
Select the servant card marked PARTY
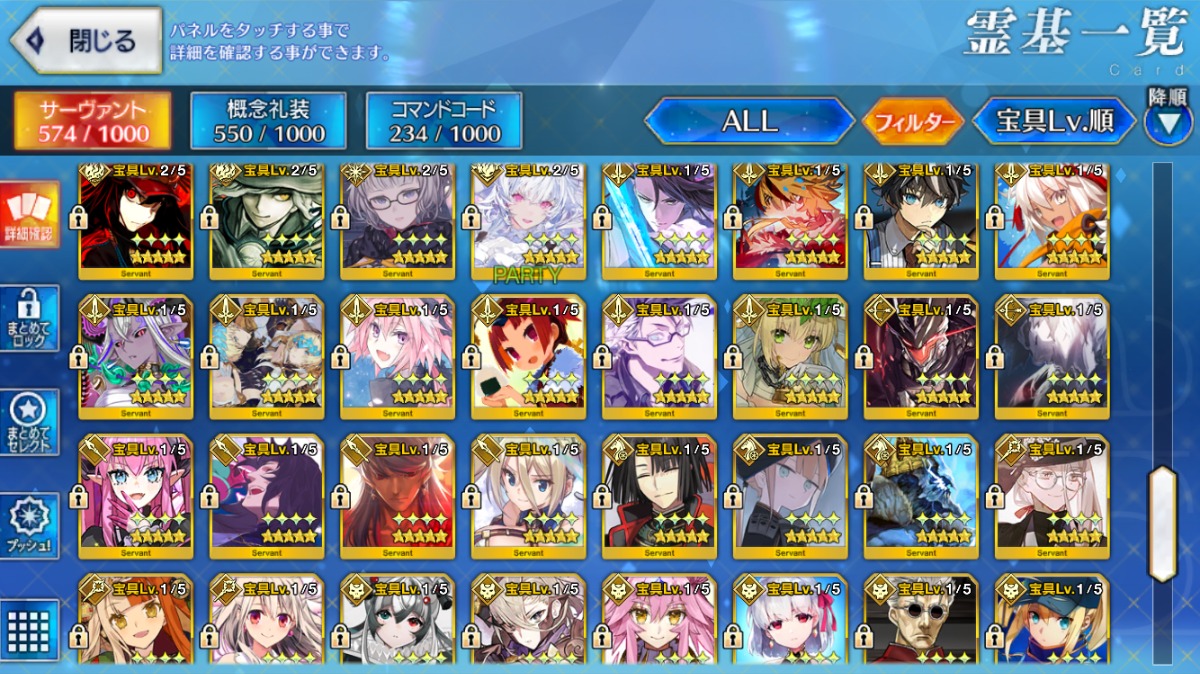point(528,222)
